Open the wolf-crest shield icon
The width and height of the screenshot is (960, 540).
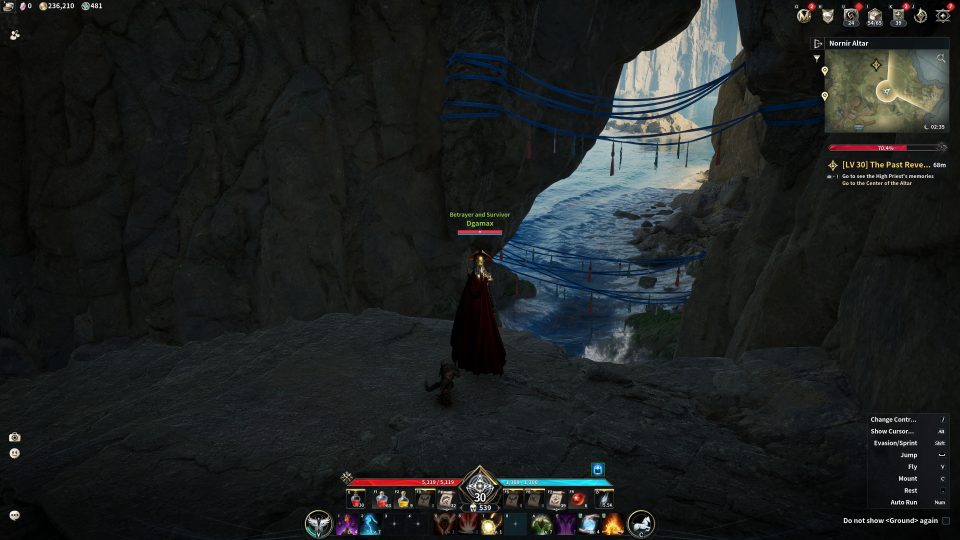(x=828, y=15)
